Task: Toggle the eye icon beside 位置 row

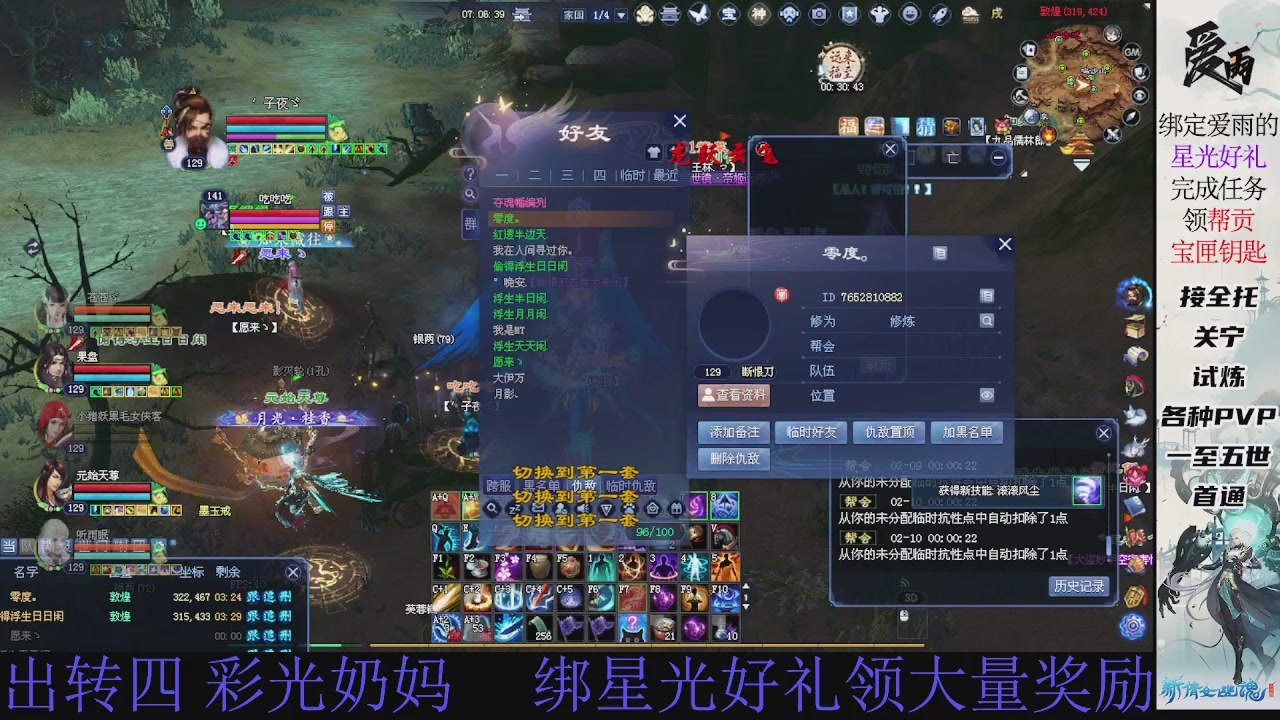Action: [986, 395]
